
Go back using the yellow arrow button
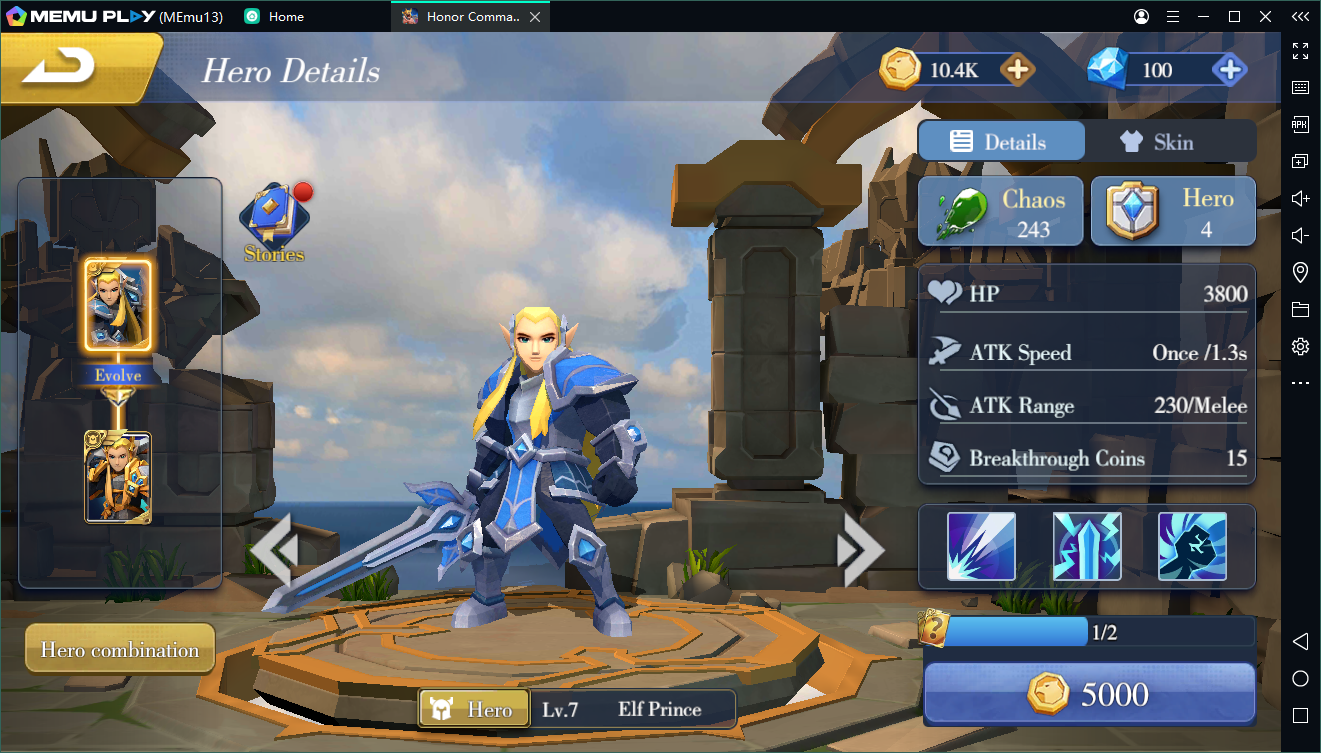click(x=60, y=68)
